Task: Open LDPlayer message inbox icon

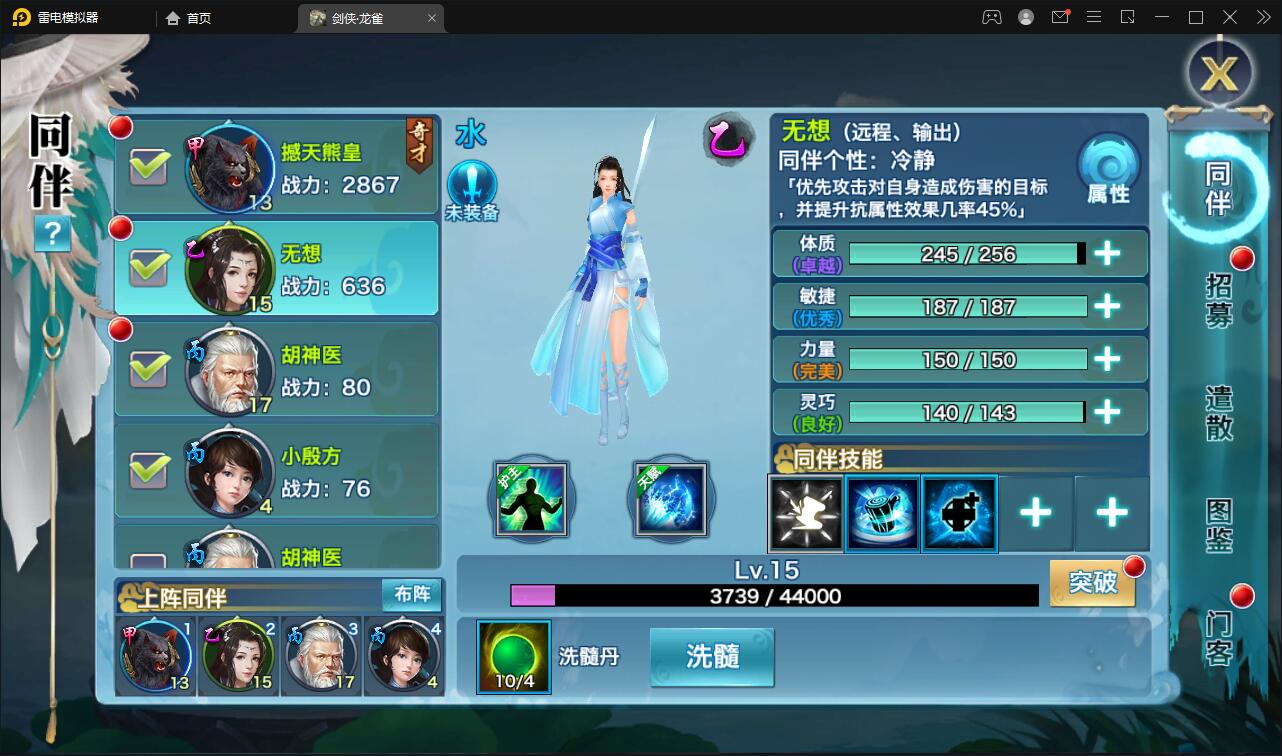Action: click(x=1060, y=17)
